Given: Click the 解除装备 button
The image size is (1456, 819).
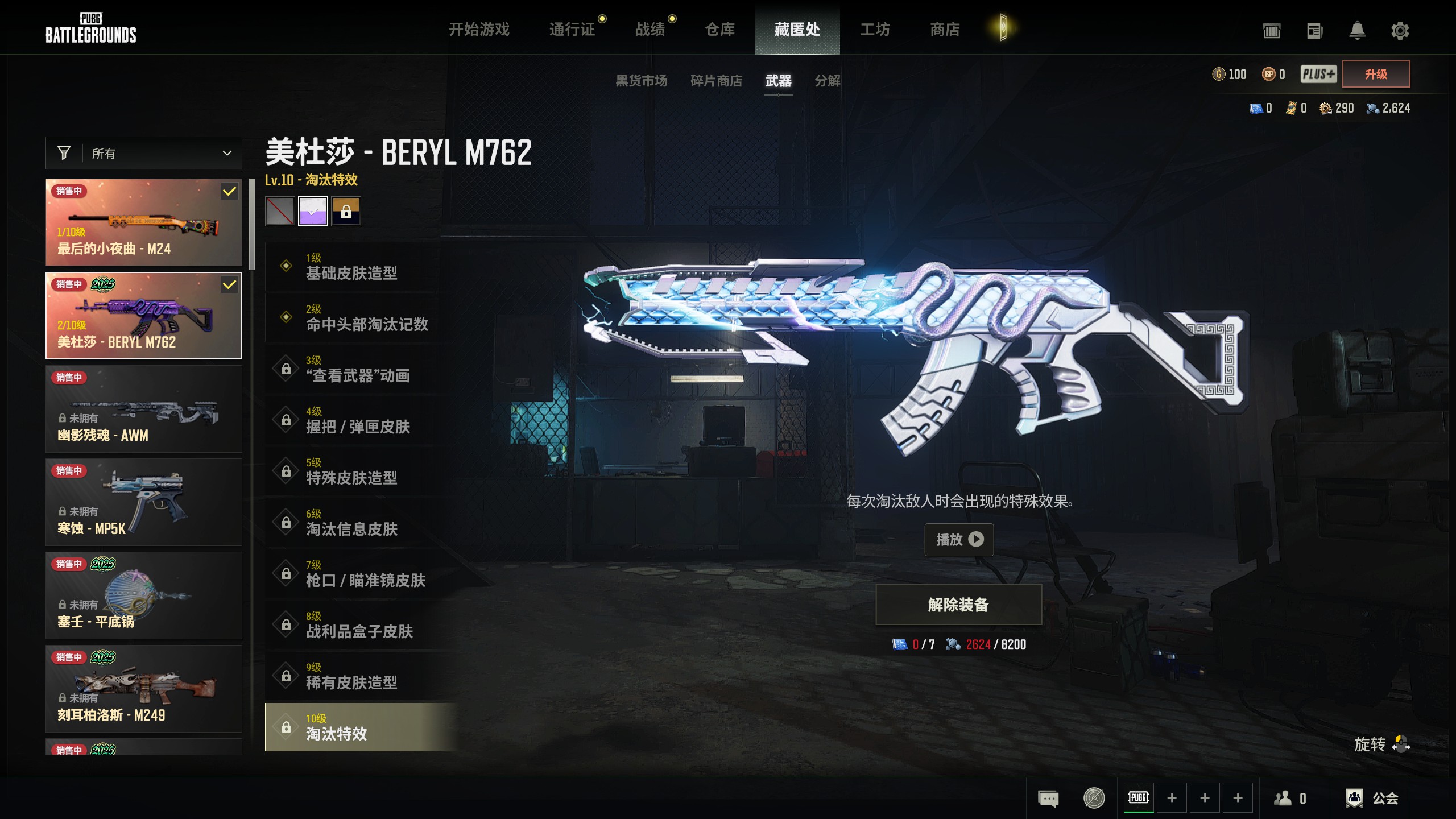Looking at the screenshot, I should (958, 605).
